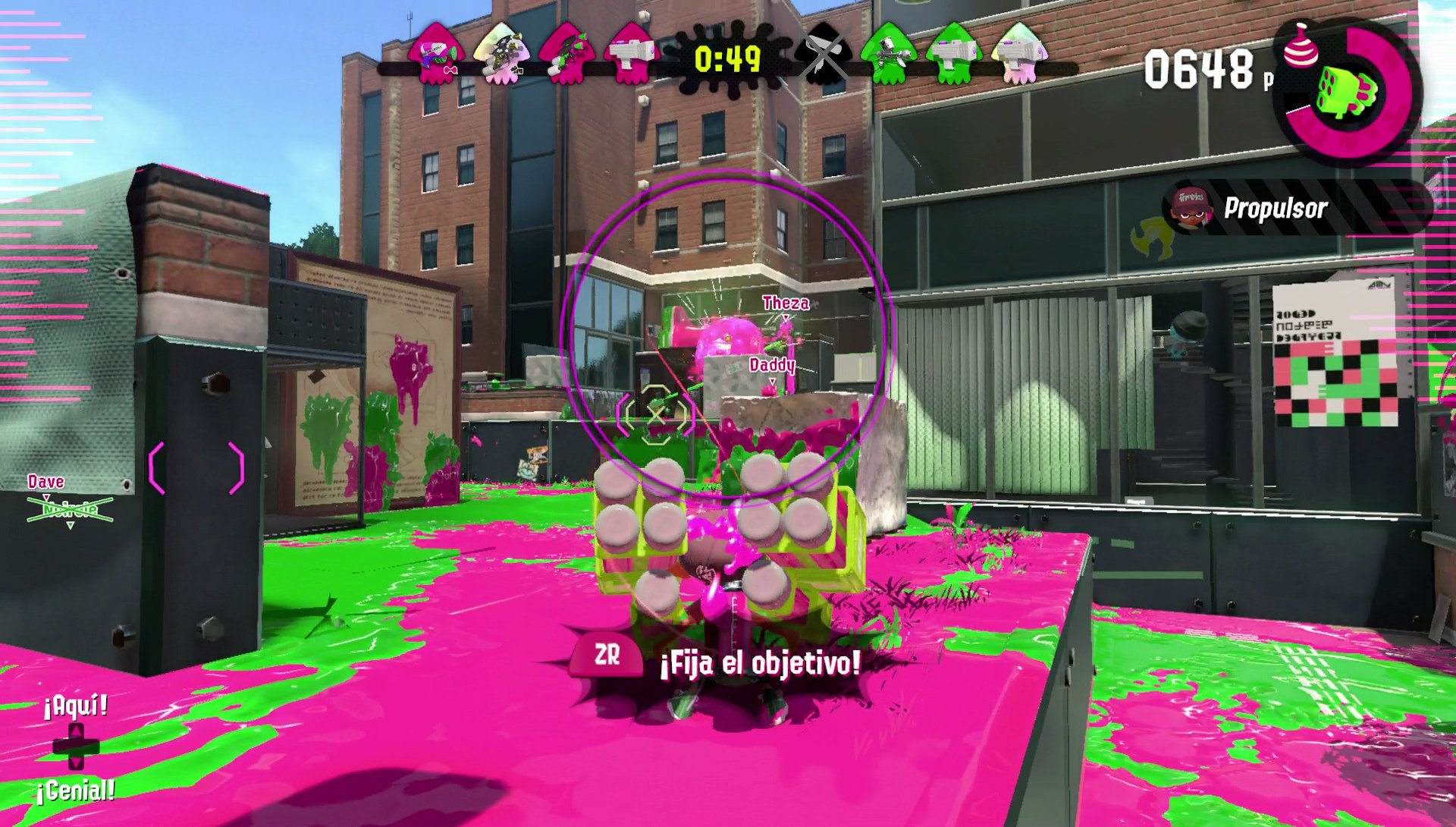Select the rightmost green team squid icon
This screenshot has height=827, width=1456.
pyautogui.click(x=1018, y=53)
